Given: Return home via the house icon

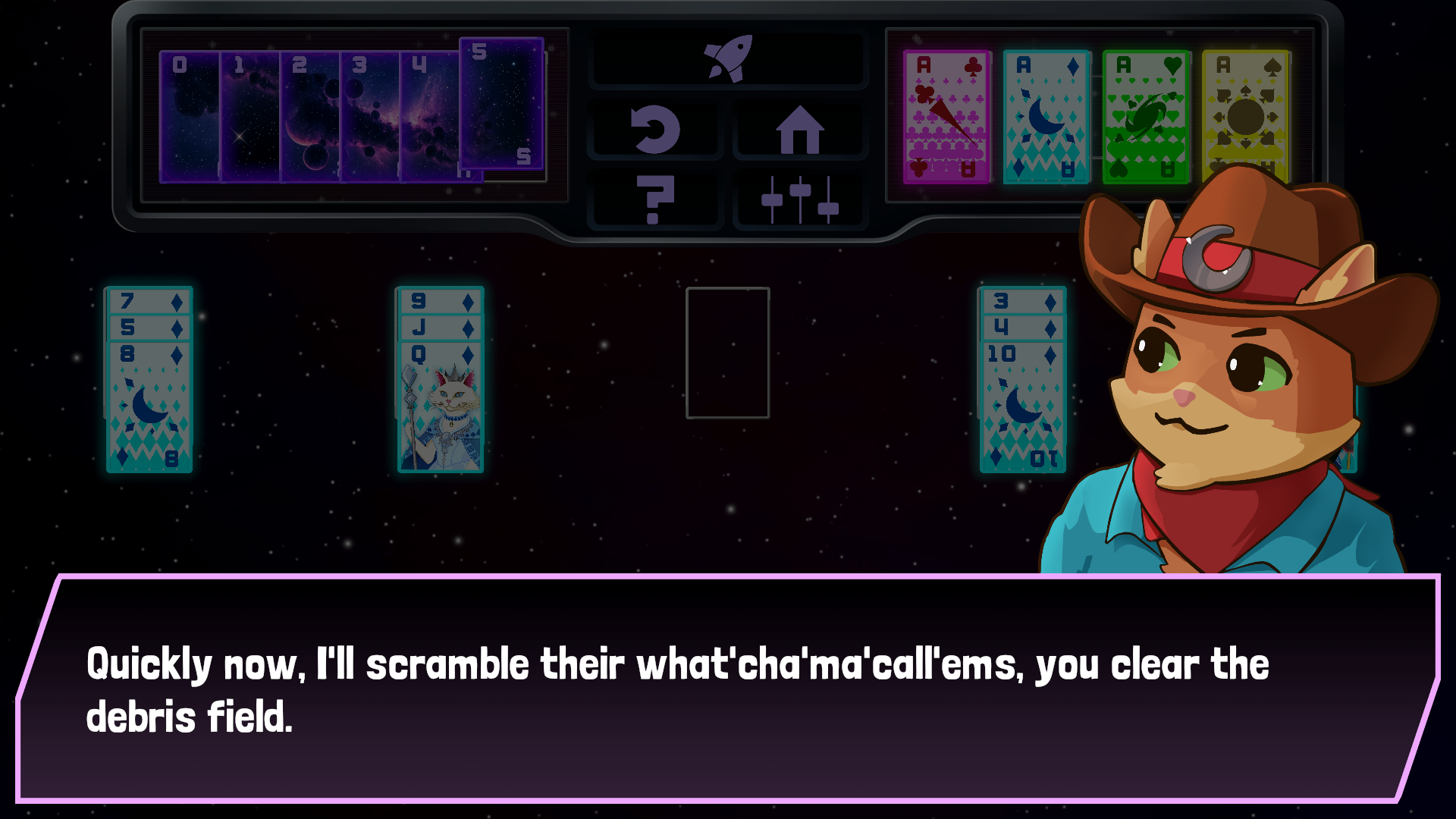Looking at the screenshot, I should (800, 129).
